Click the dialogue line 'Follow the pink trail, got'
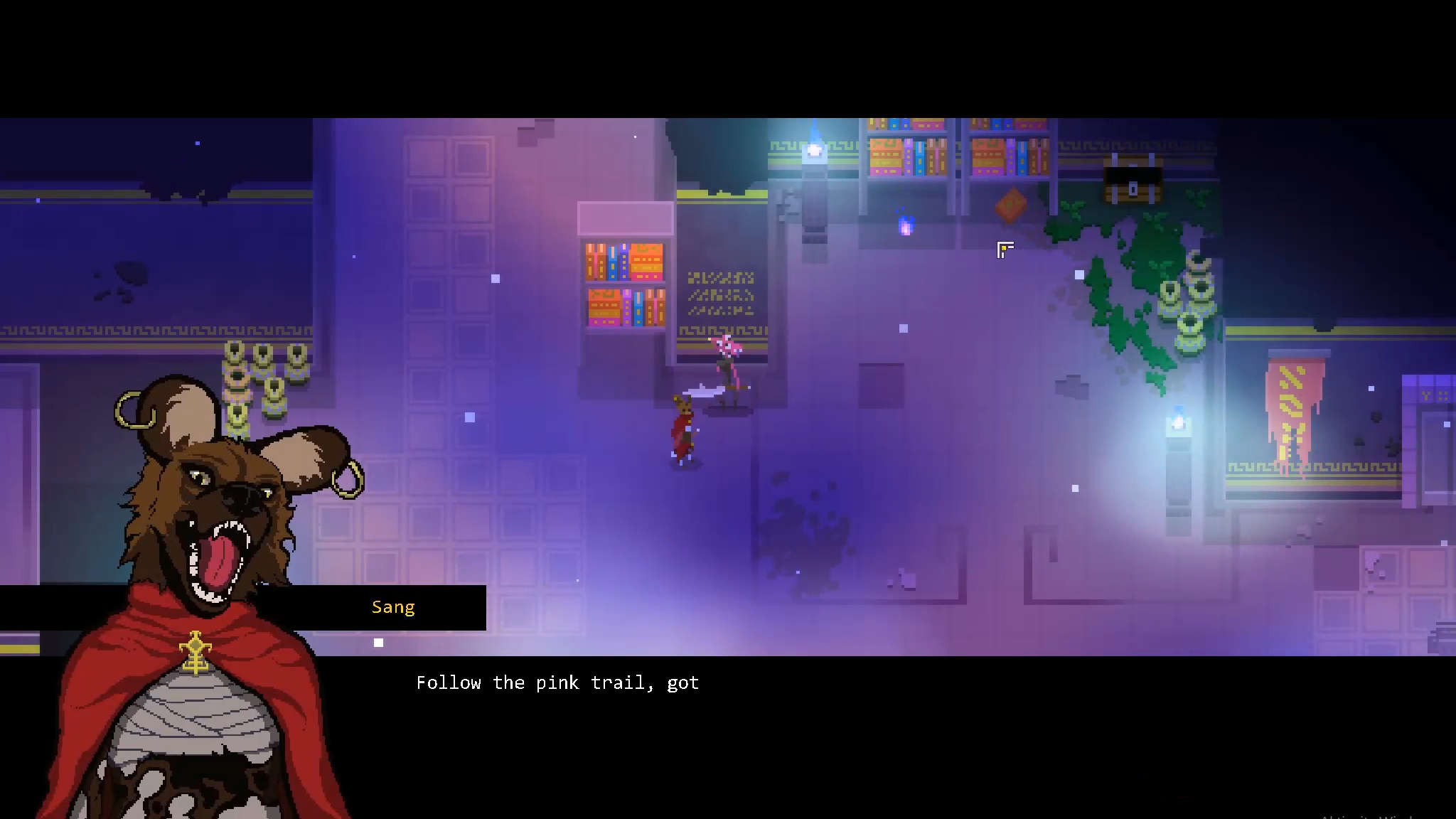The height and width of the screenshot is (819, 1456). (557, 682)
